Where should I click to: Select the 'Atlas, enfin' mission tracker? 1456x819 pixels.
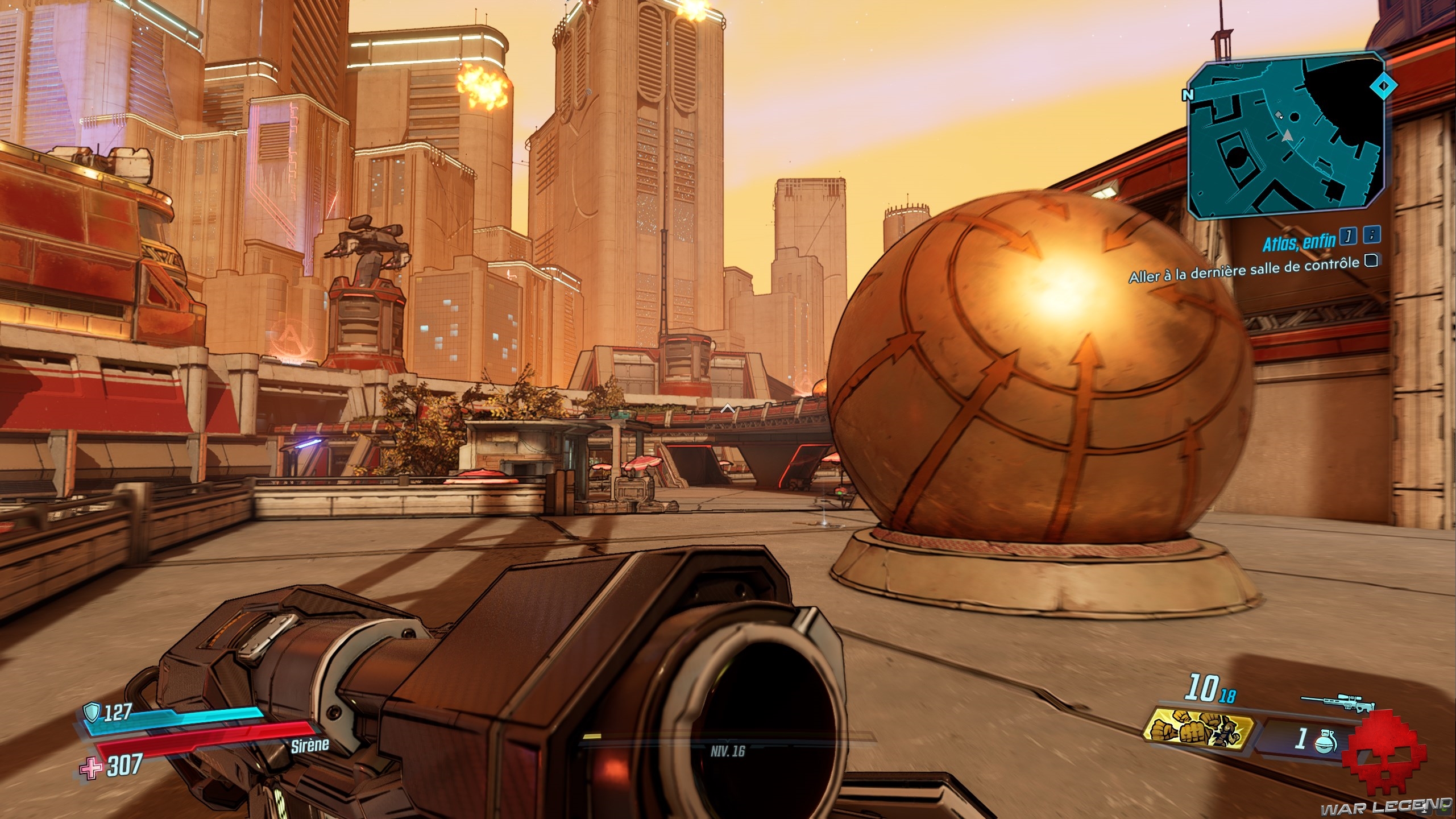click(1299, 243)
